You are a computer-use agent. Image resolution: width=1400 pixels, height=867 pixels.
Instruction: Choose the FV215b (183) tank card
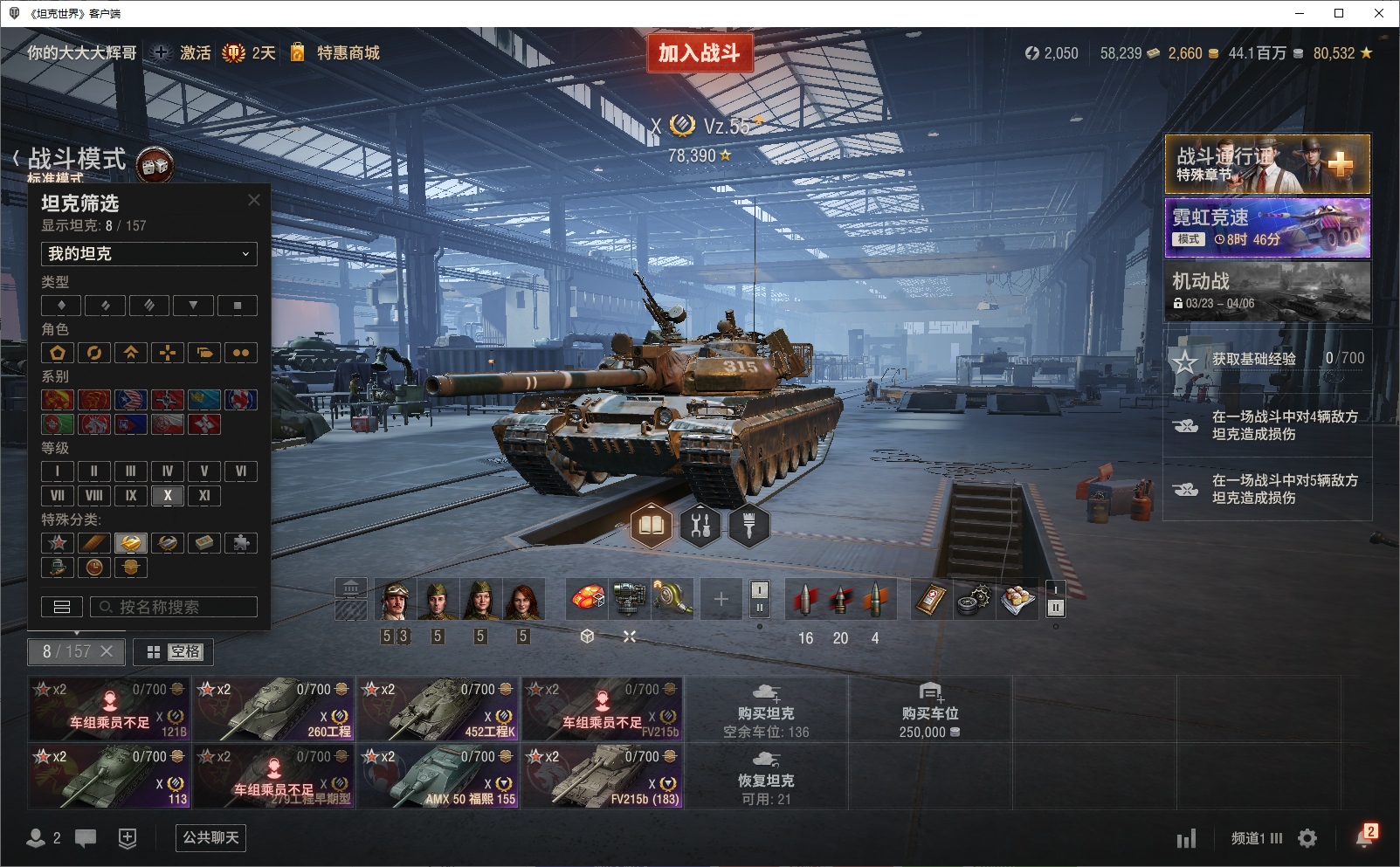[x=603, y=776]
